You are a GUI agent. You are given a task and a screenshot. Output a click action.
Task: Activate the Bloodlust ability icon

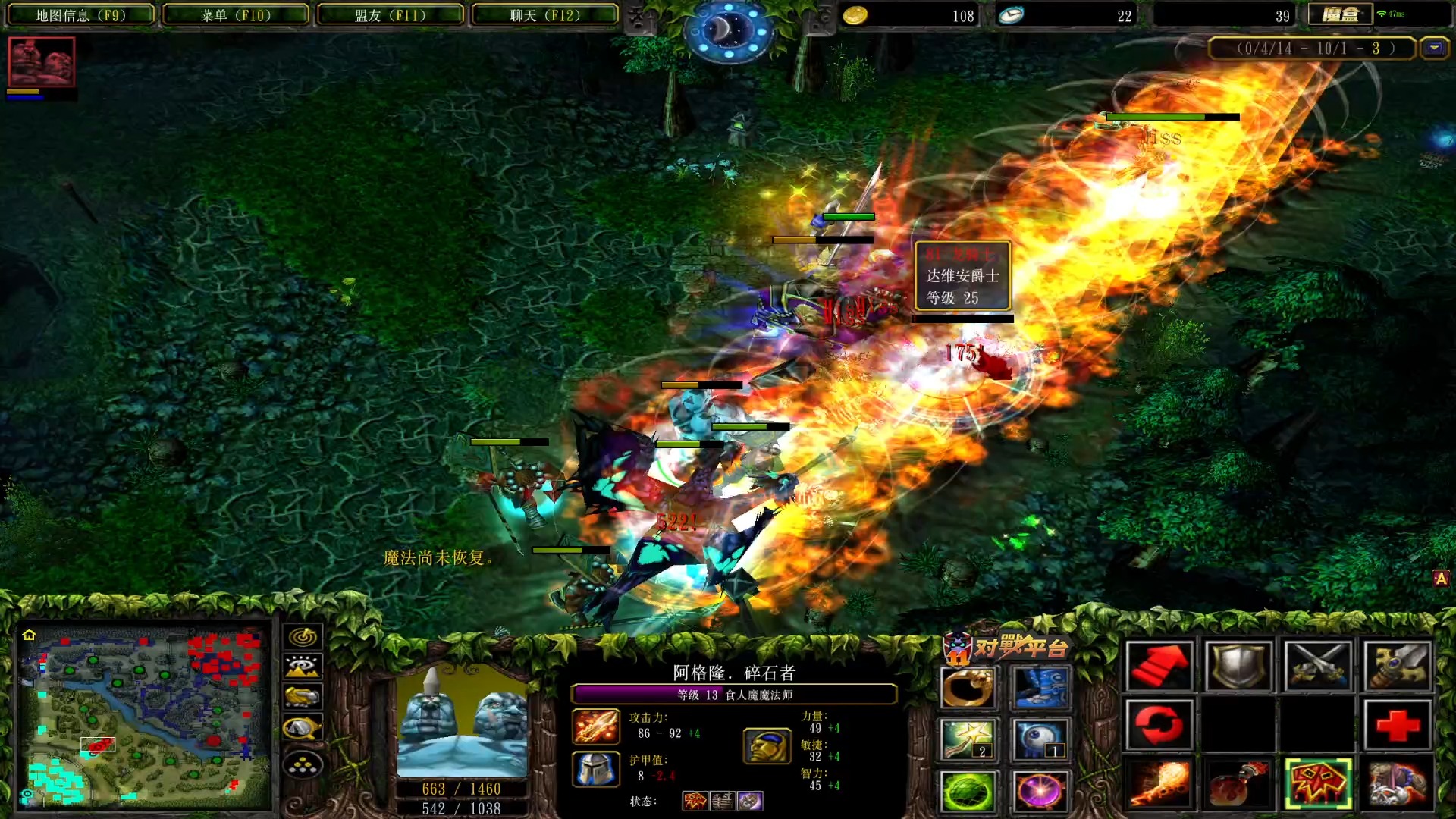point(1317,783)
